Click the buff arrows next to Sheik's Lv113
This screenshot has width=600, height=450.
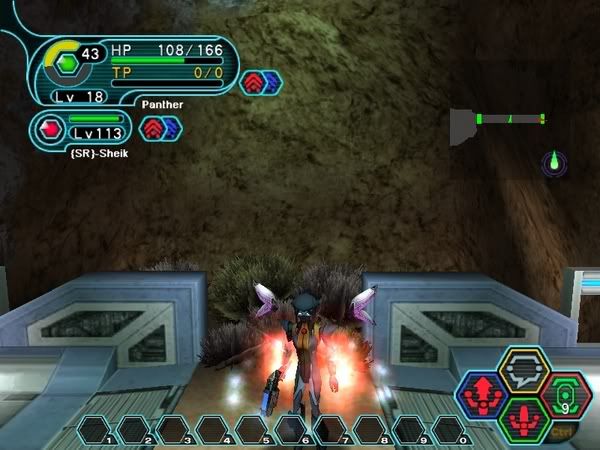[160, 128]
